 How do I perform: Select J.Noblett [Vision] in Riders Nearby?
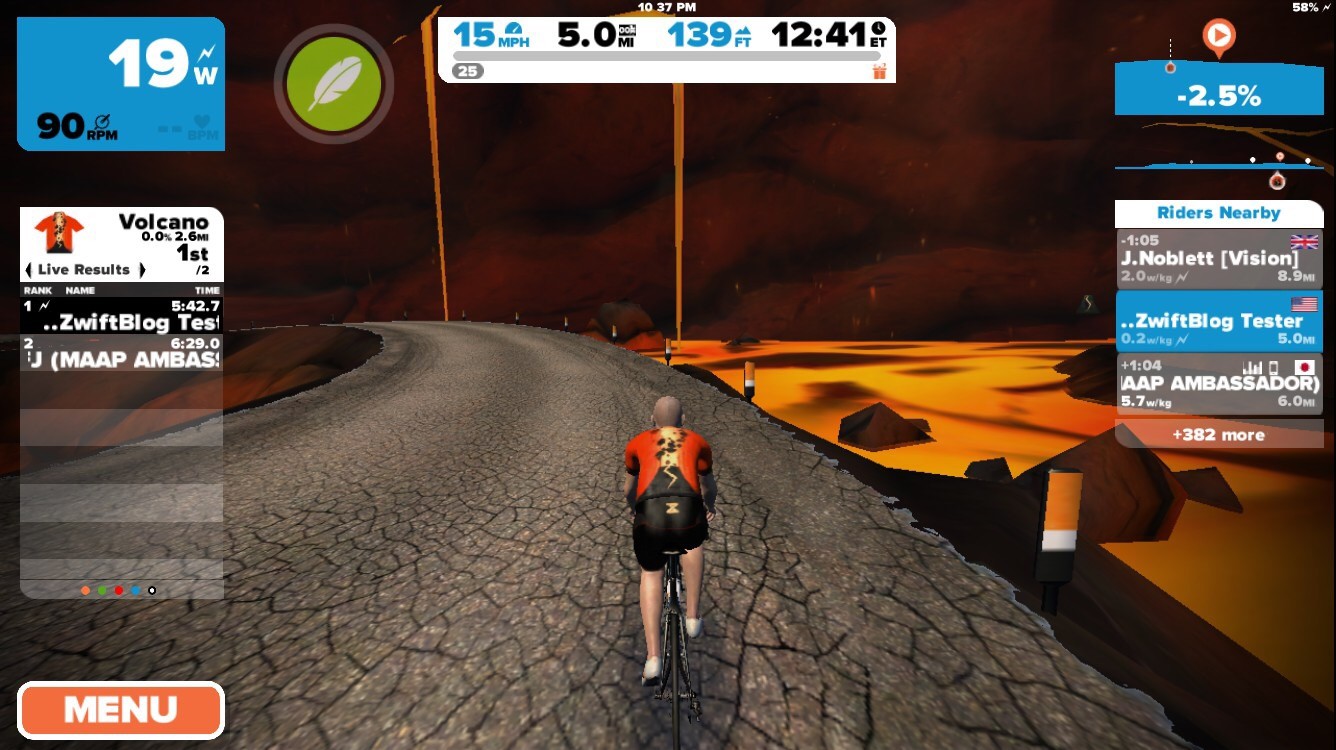[x=1218, y=260]
